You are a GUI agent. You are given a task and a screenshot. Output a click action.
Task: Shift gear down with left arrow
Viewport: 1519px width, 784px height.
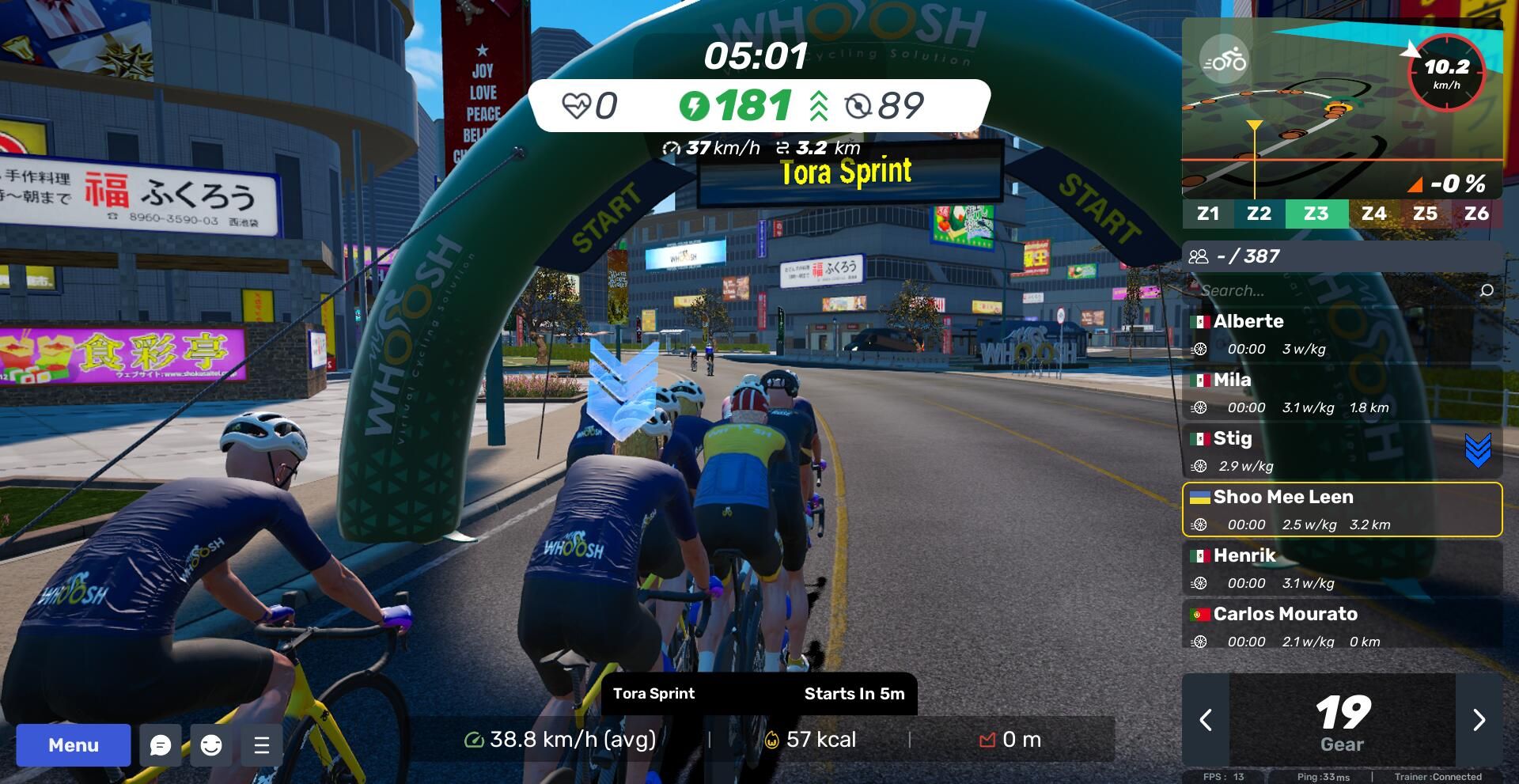click(x=1206, y=720)
